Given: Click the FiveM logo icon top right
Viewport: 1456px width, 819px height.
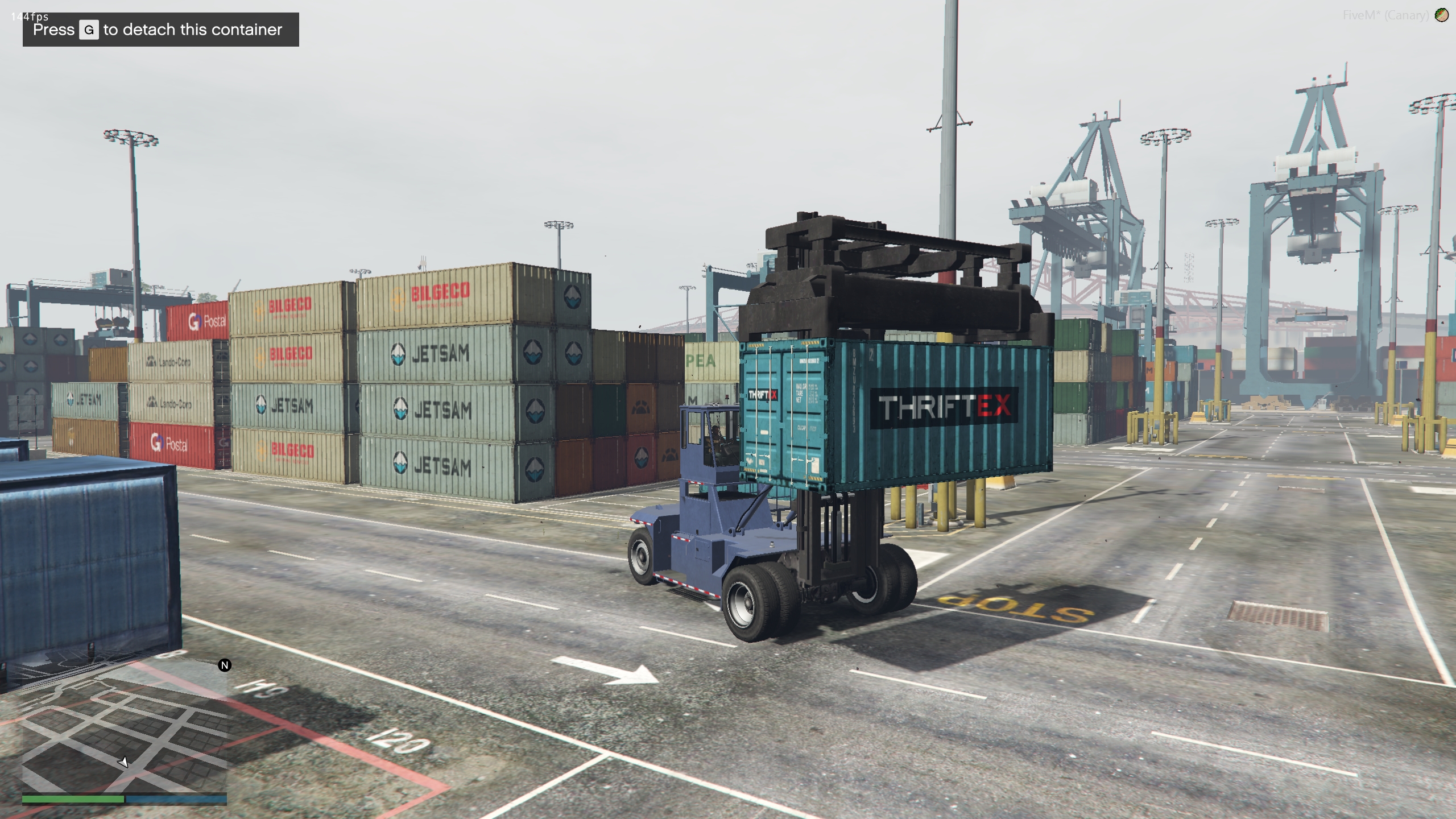Looking at the screenshot, I should [1441, 15].
